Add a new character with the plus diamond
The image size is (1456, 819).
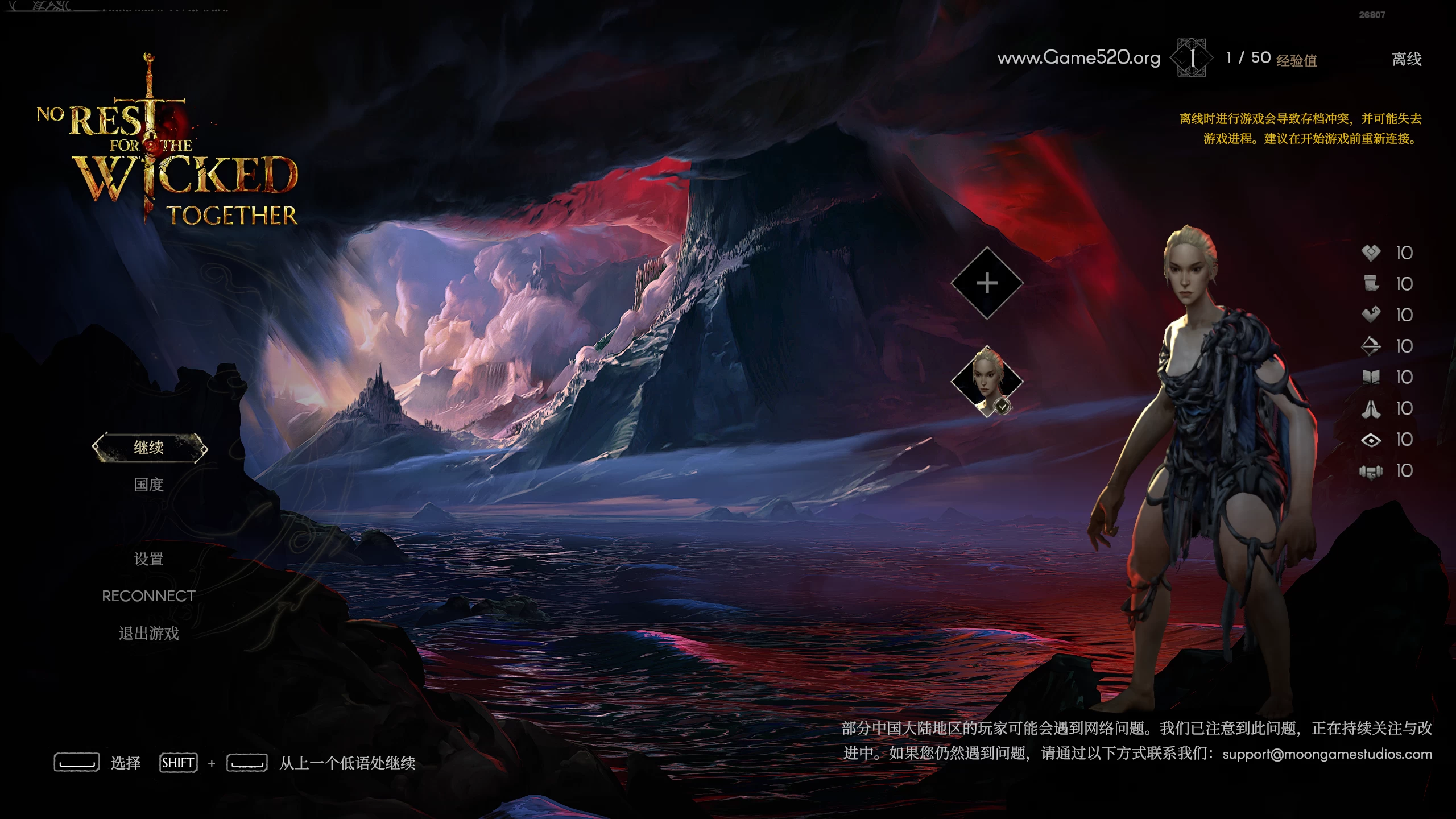click(987, 283)
